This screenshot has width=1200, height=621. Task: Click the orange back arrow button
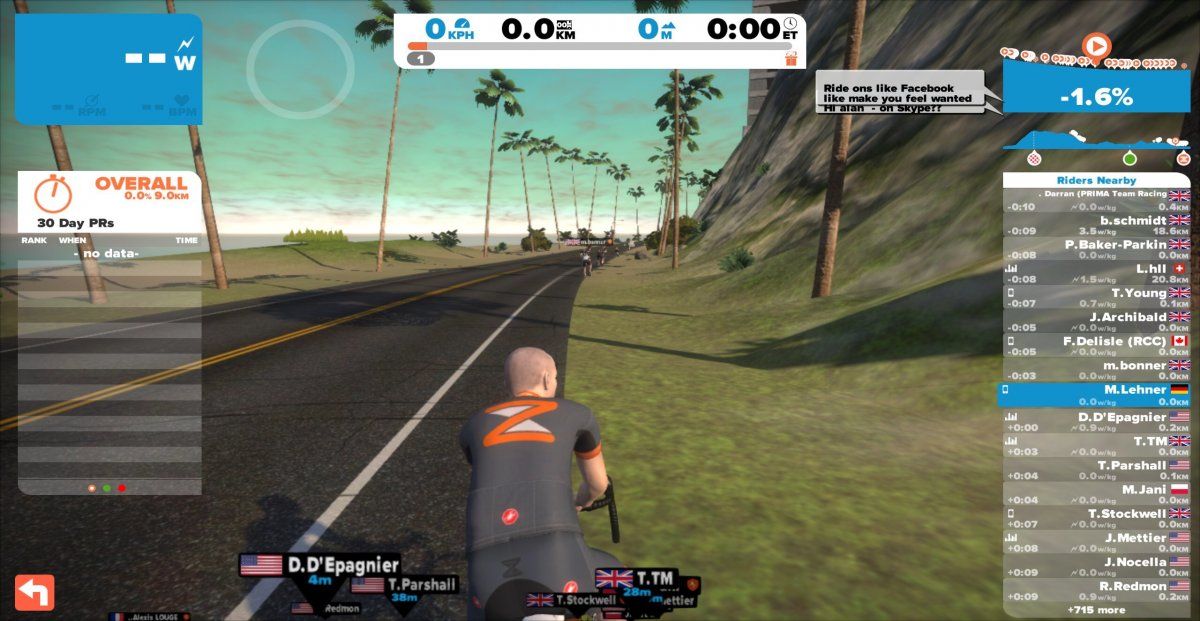34,592
